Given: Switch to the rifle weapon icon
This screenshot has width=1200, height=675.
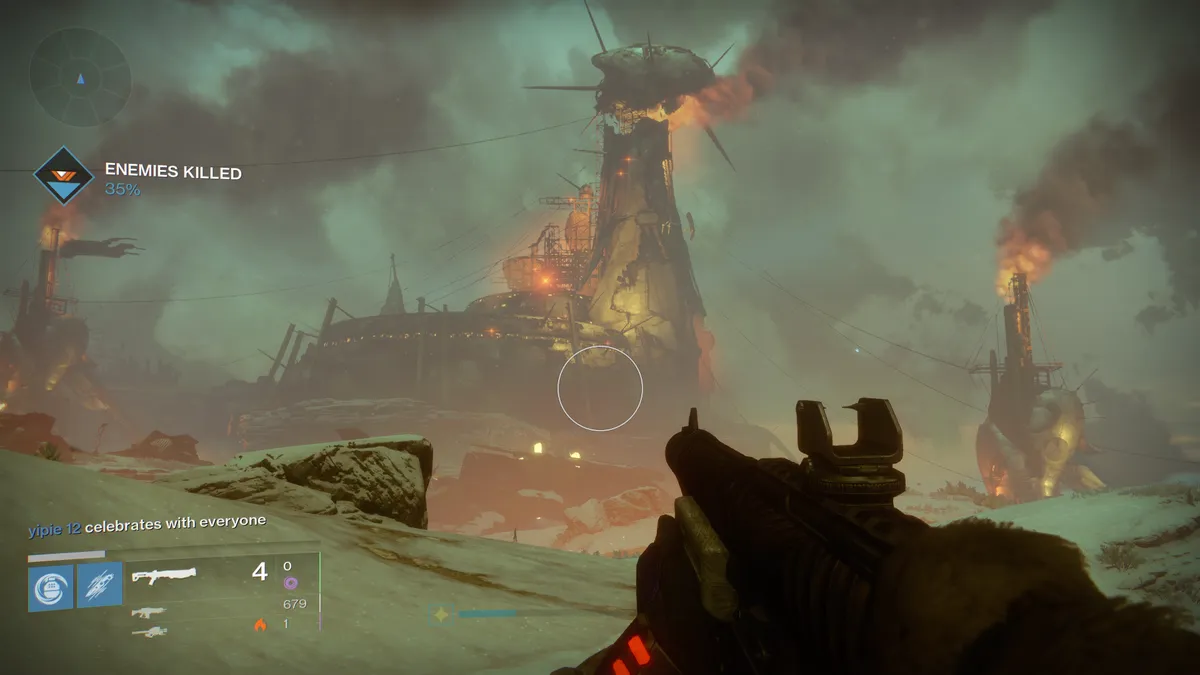Looking at the screenshot, I should [x=149, y=613].
